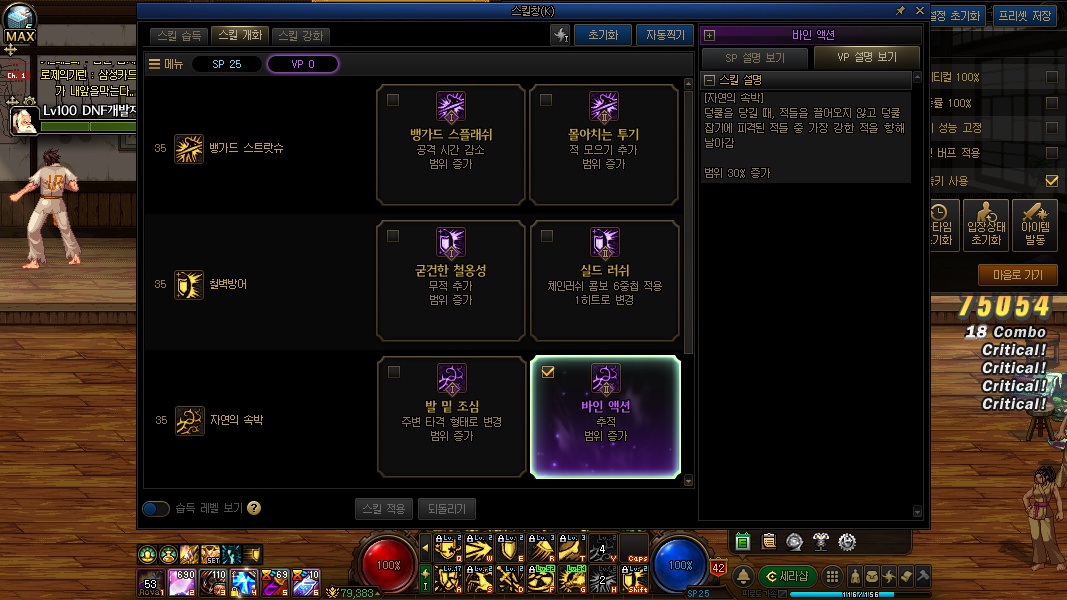Choose 자동찍기 auto-assign button
The height and width of the screenshot is (600, 1067).
[663, 35]
